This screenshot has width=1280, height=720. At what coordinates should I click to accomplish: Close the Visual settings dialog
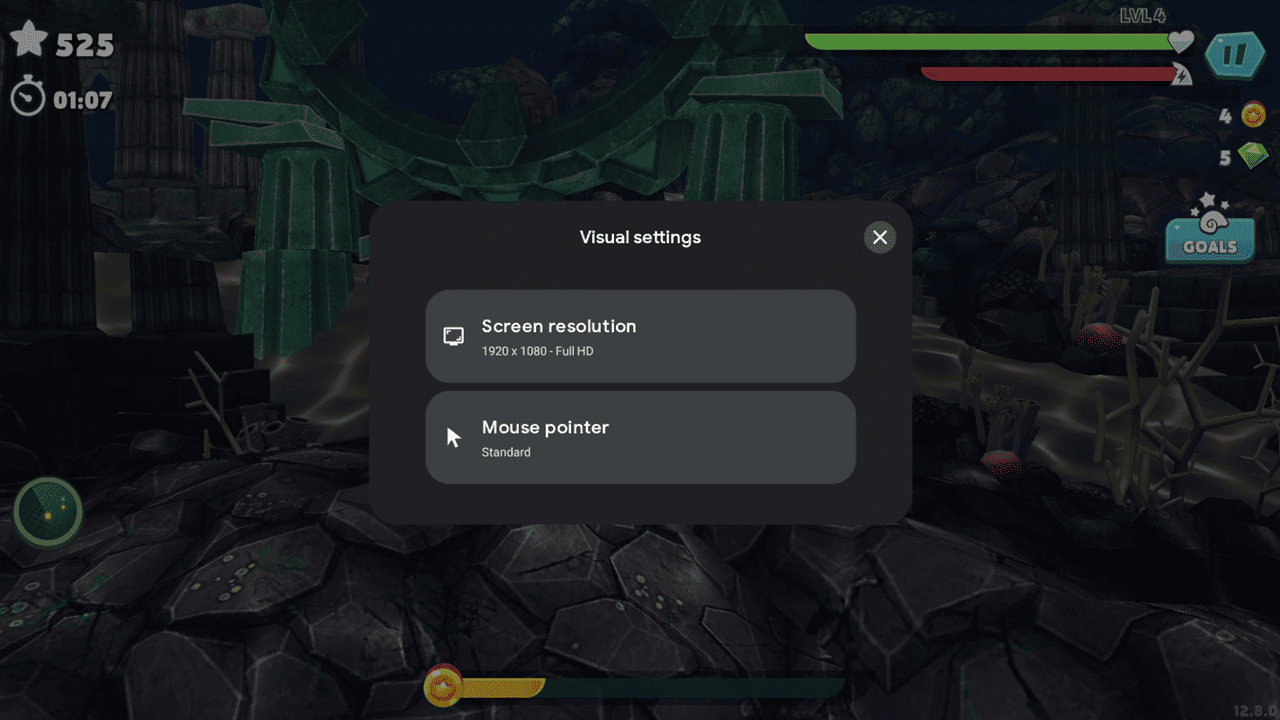[879, 237]
